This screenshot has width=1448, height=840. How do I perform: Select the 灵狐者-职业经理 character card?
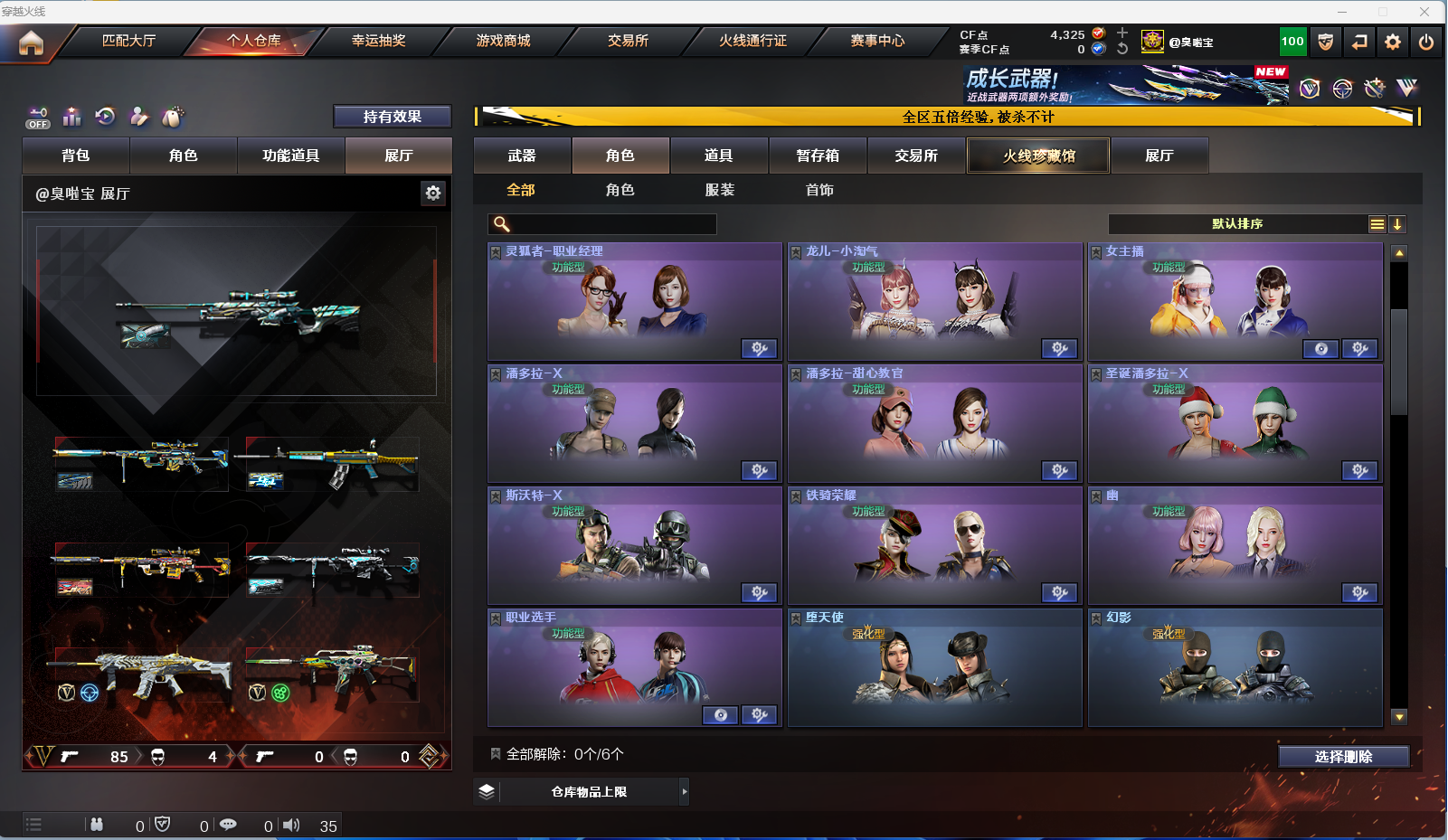pyautogui.click(x=634, y=302)
